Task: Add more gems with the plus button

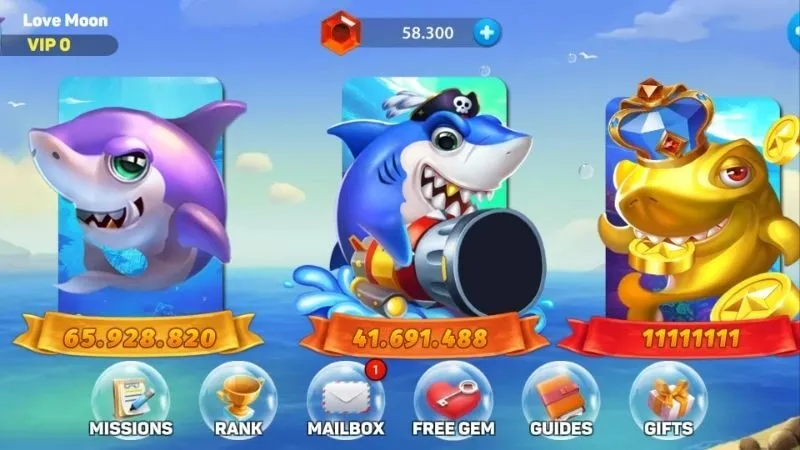Action: click(487, 33)
